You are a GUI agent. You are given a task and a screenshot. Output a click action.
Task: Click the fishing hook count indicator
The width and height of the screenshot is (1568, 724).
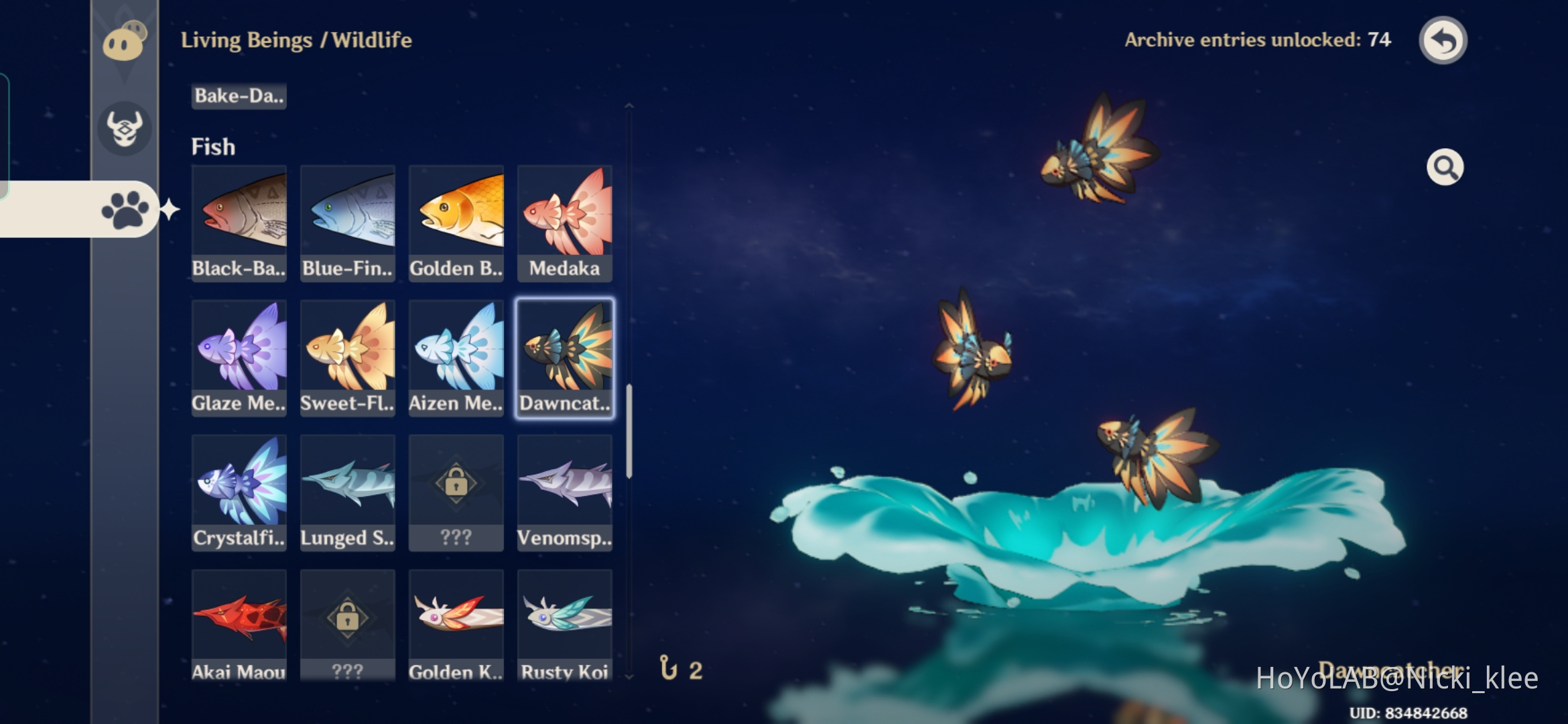pos(679,668)
